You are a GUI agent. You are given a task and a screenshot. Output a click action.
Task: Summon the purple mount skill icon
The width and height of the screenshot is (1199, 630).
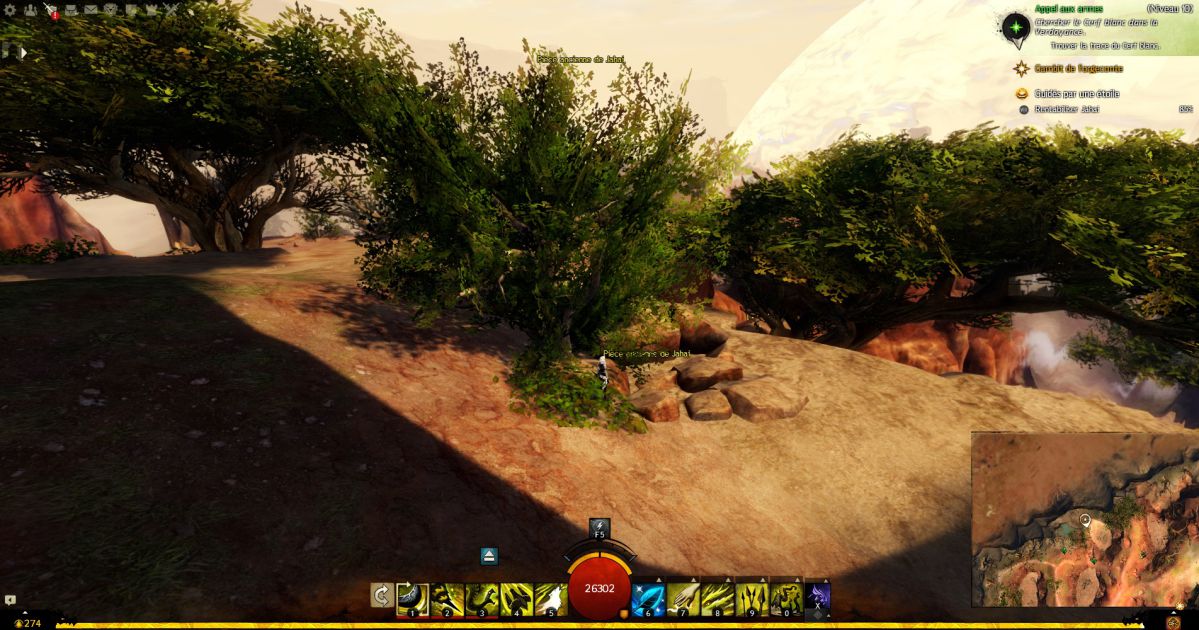point(818,597)
